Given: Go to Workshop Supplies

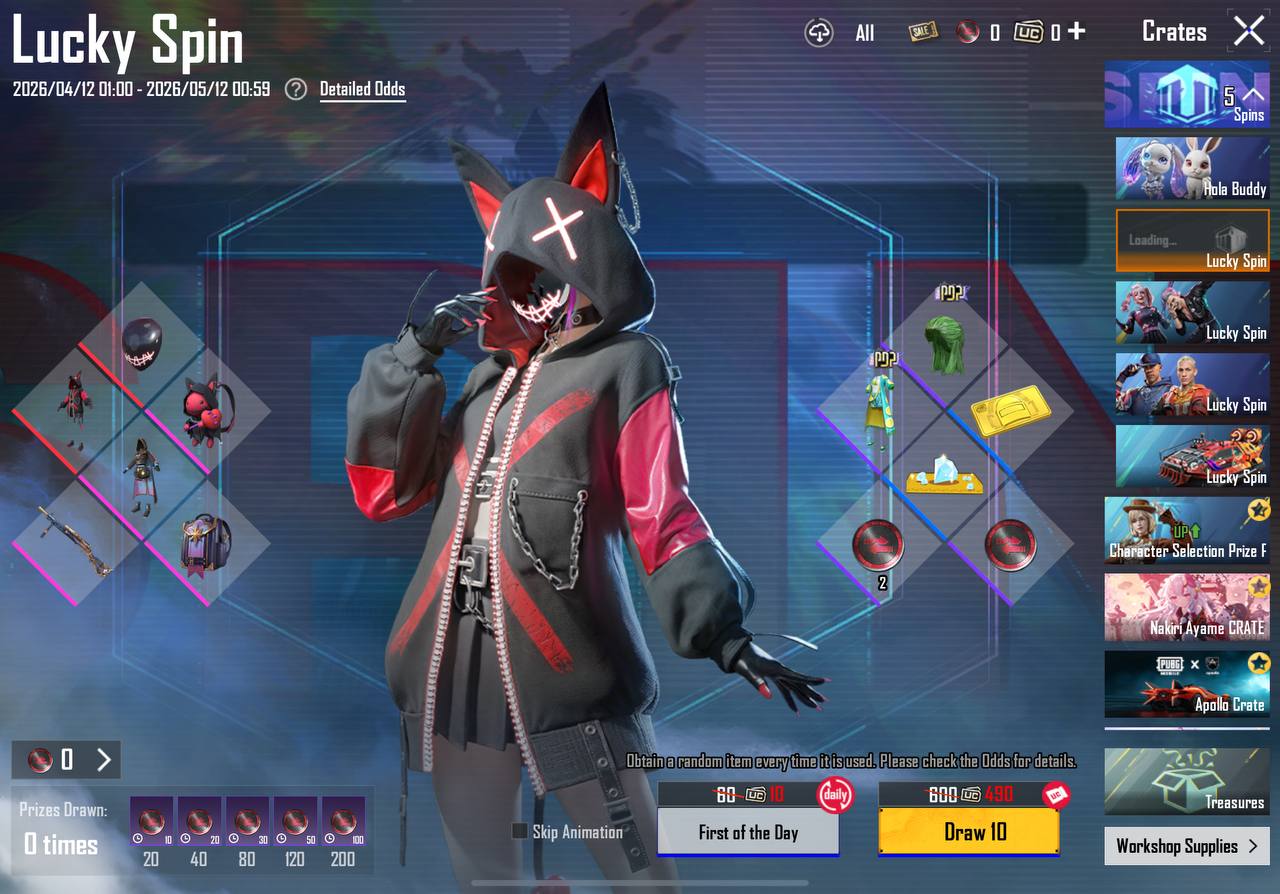Looking at the screenshot, I should click(1187, 846).
